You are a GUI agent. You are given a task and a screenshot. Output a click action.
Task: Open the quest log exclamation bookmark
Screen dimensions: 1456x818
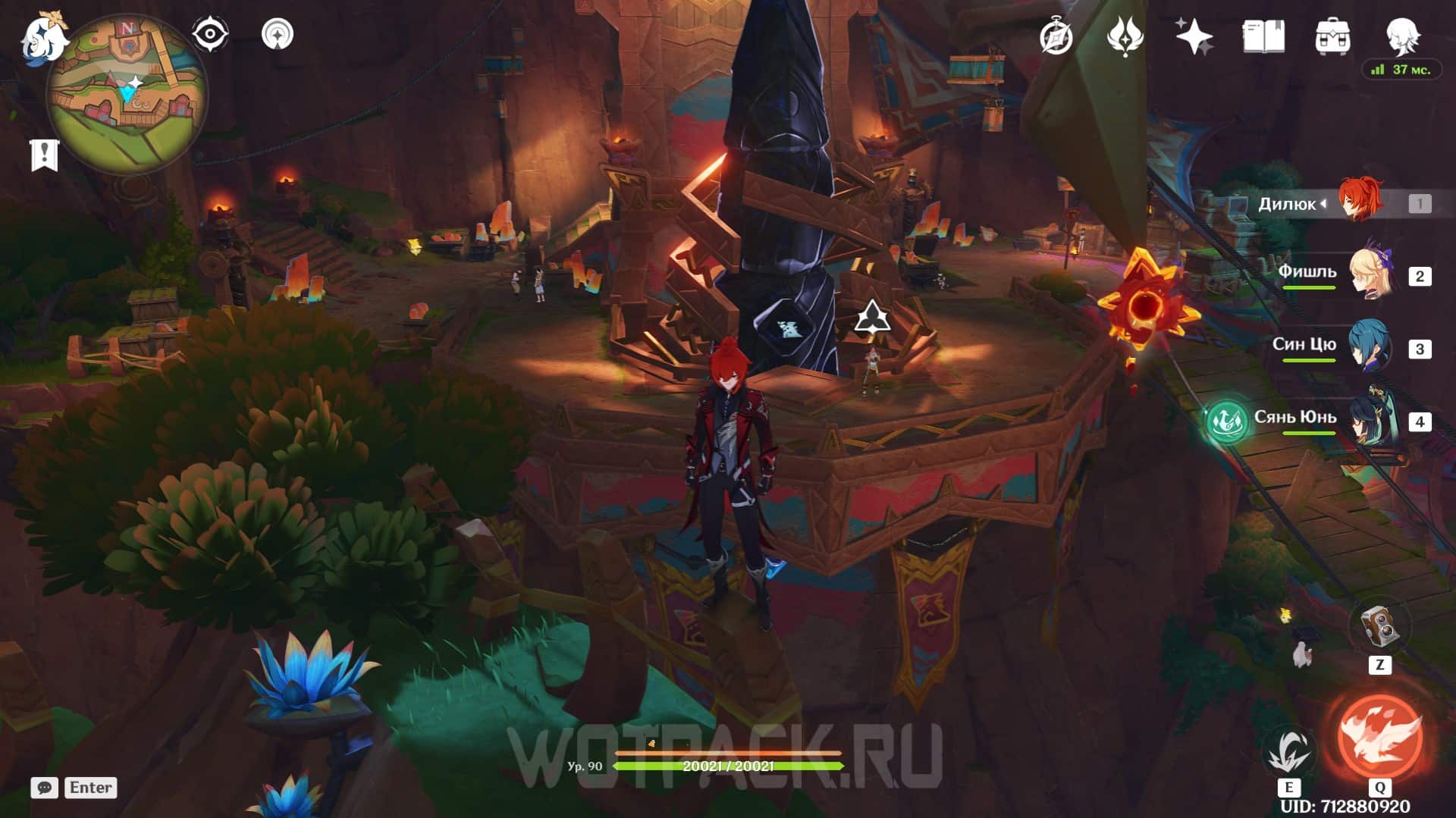pyautogui.click(x=44, y=155)
